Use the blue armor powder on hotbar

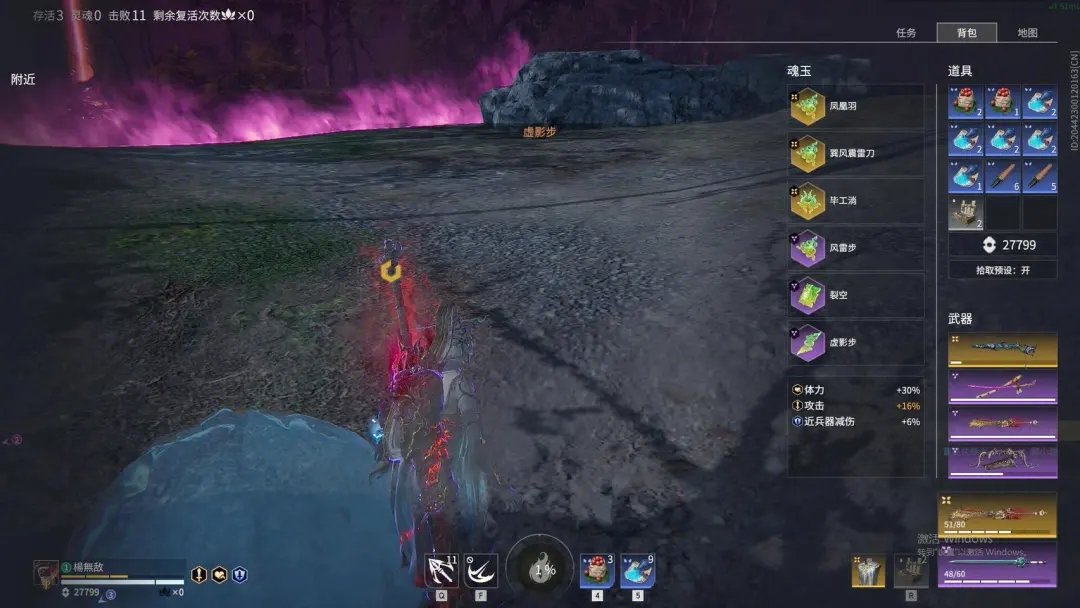(637, 571)
